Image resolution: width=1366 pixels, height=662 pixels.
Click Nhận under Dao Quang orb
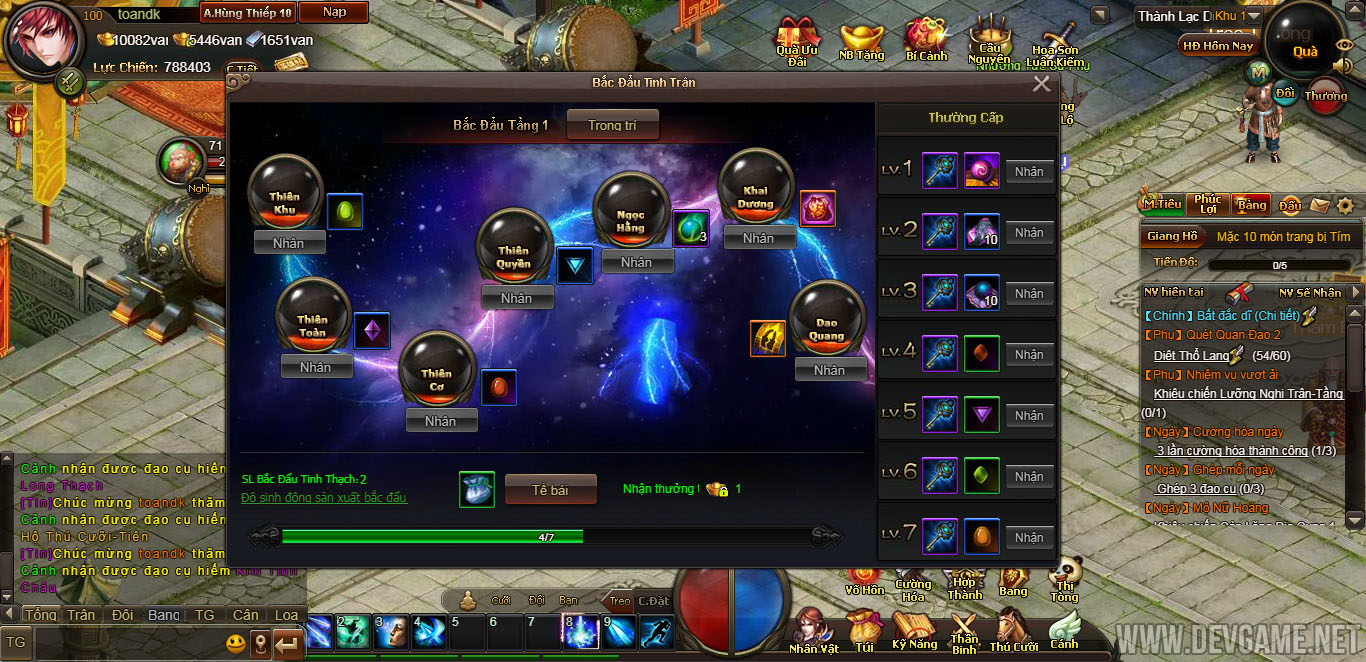click(829, 370)
